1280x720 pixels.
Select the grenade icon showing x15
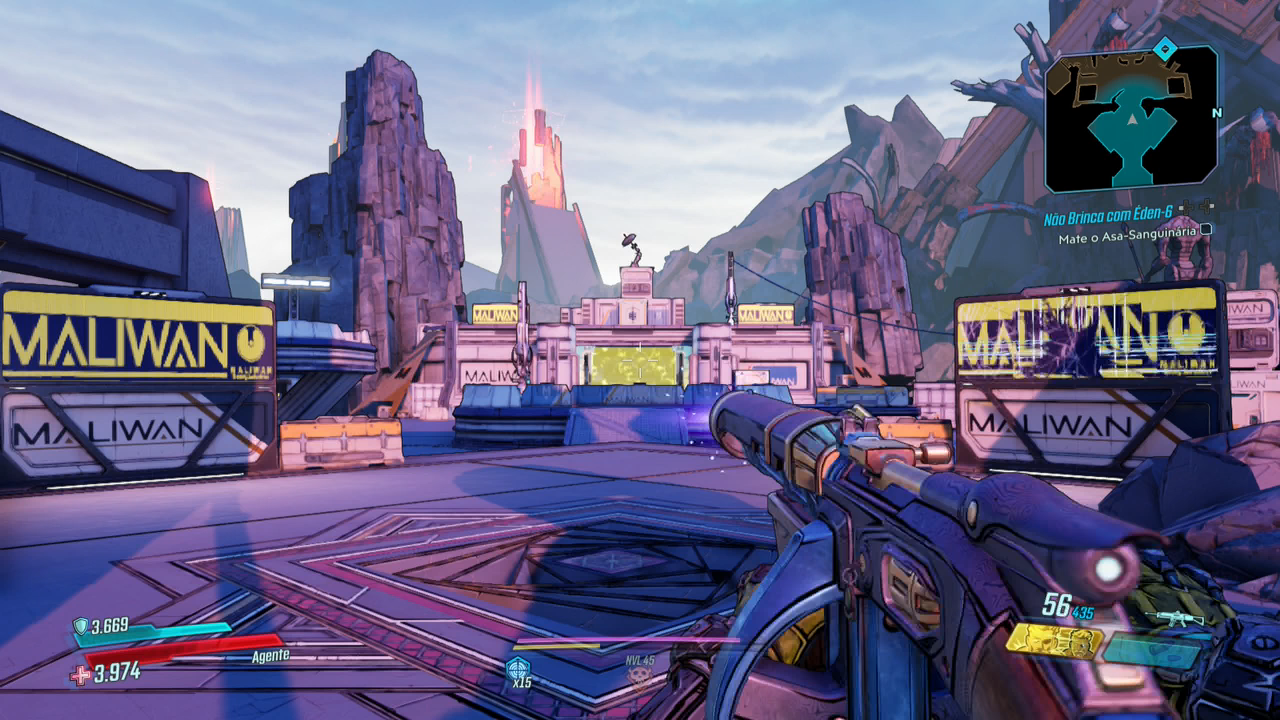pos(517,668)
